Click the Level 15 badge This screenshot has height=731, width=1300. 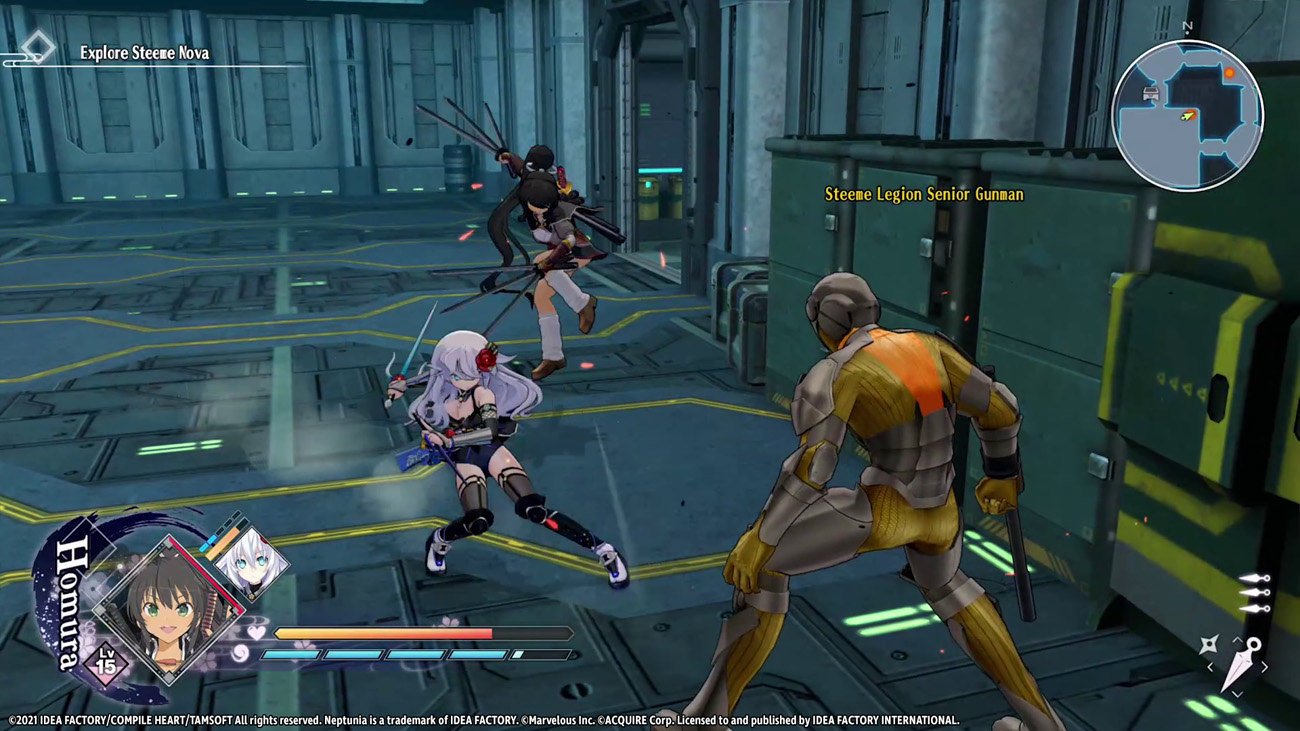click(x=105, y=663)
